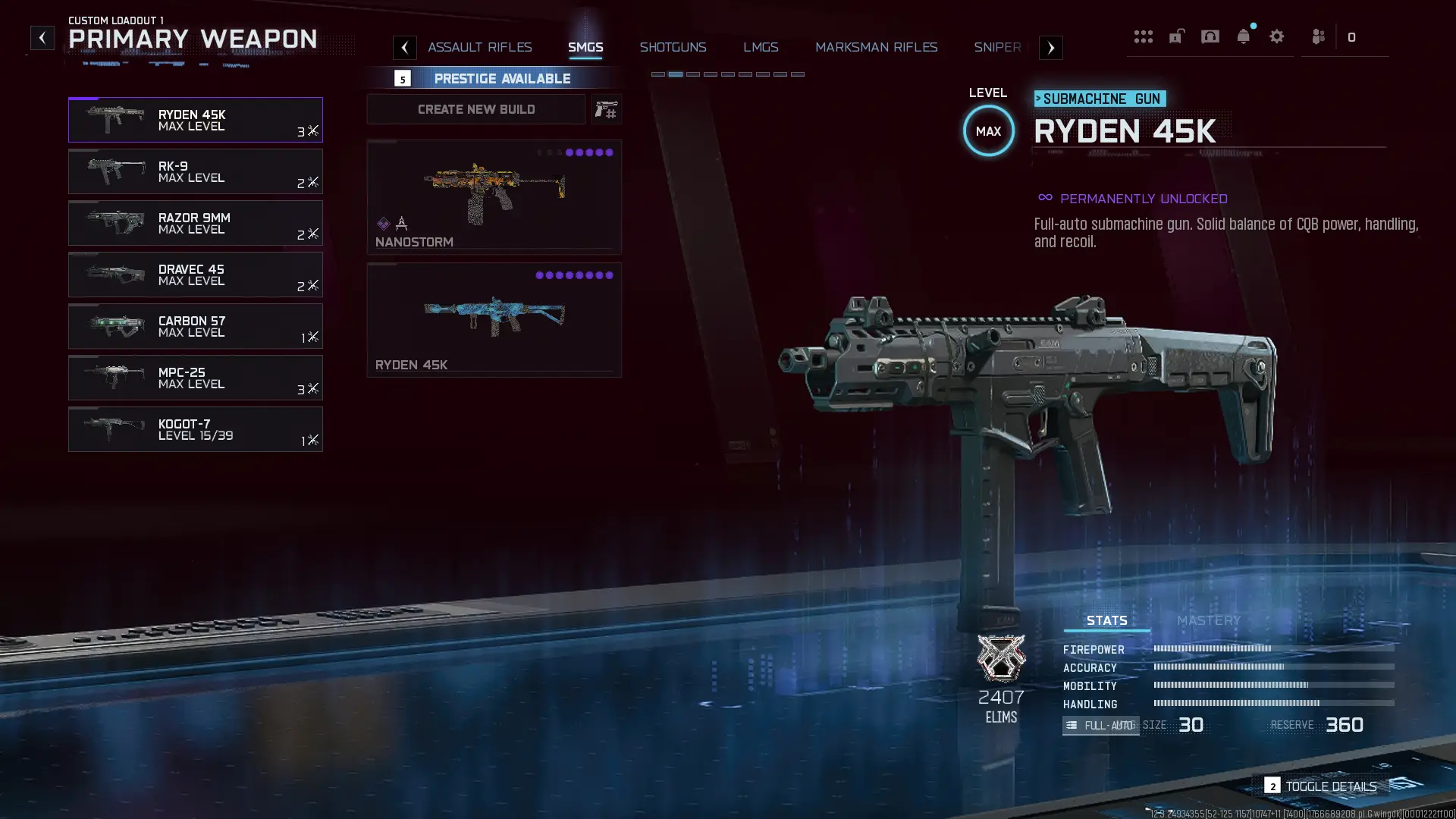Click the gun blueprint code icon next to Create New Build

(606, 109)
